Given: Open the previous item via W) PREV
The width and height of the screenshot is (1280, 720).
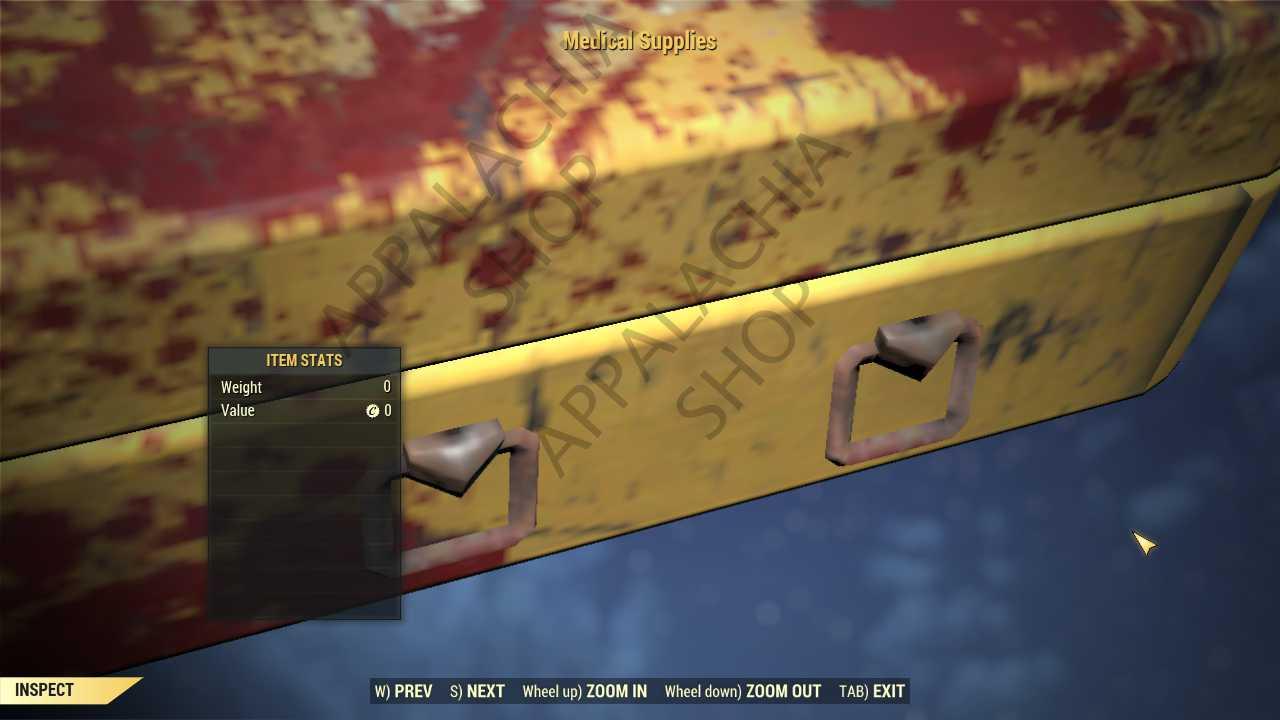Looking at the screenshot, I should pos(404,691).
